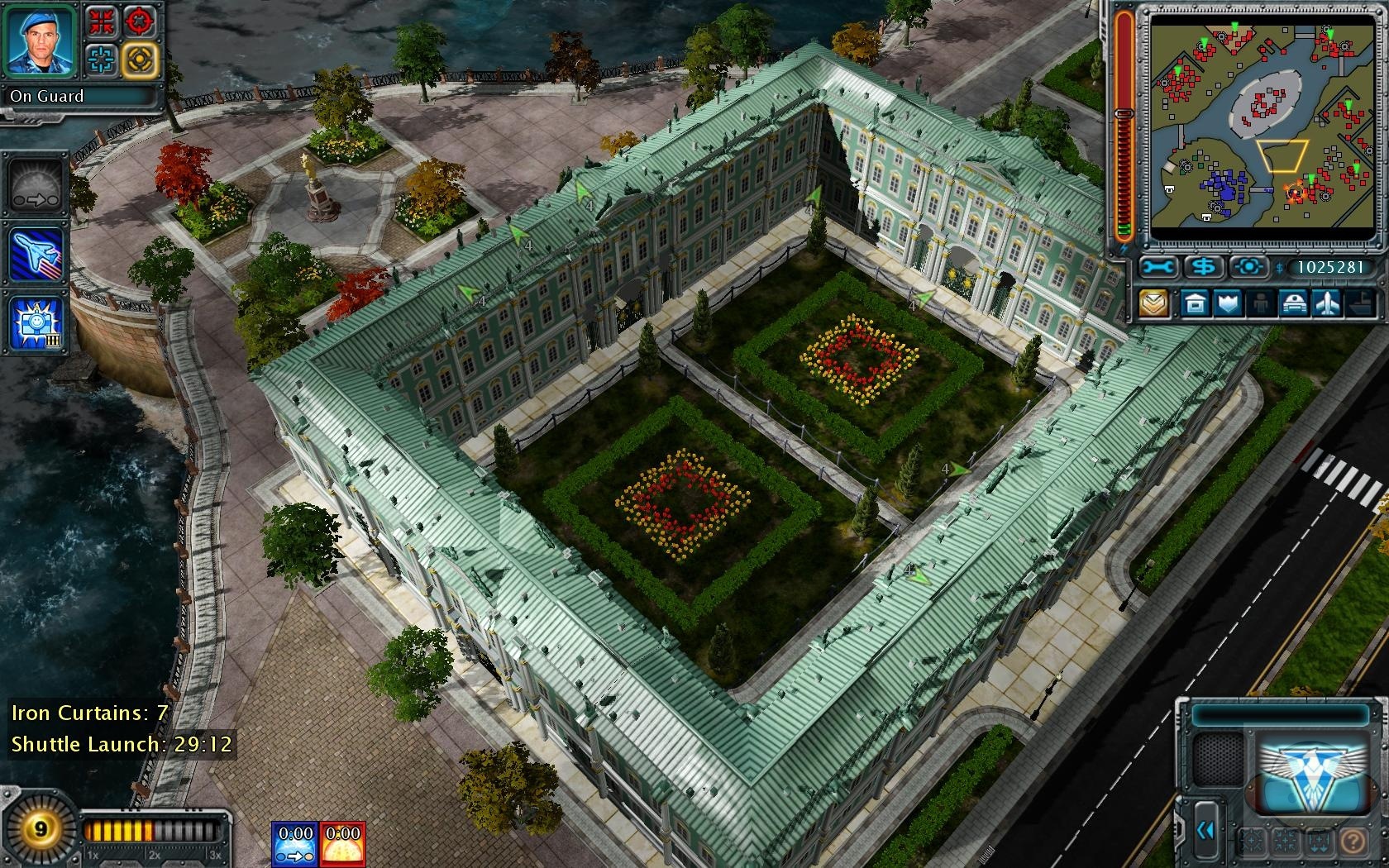The width and height of the screenshot is (1389, 868).
Task: Switch to the vehicles build tab
Action: (1294, 303)
